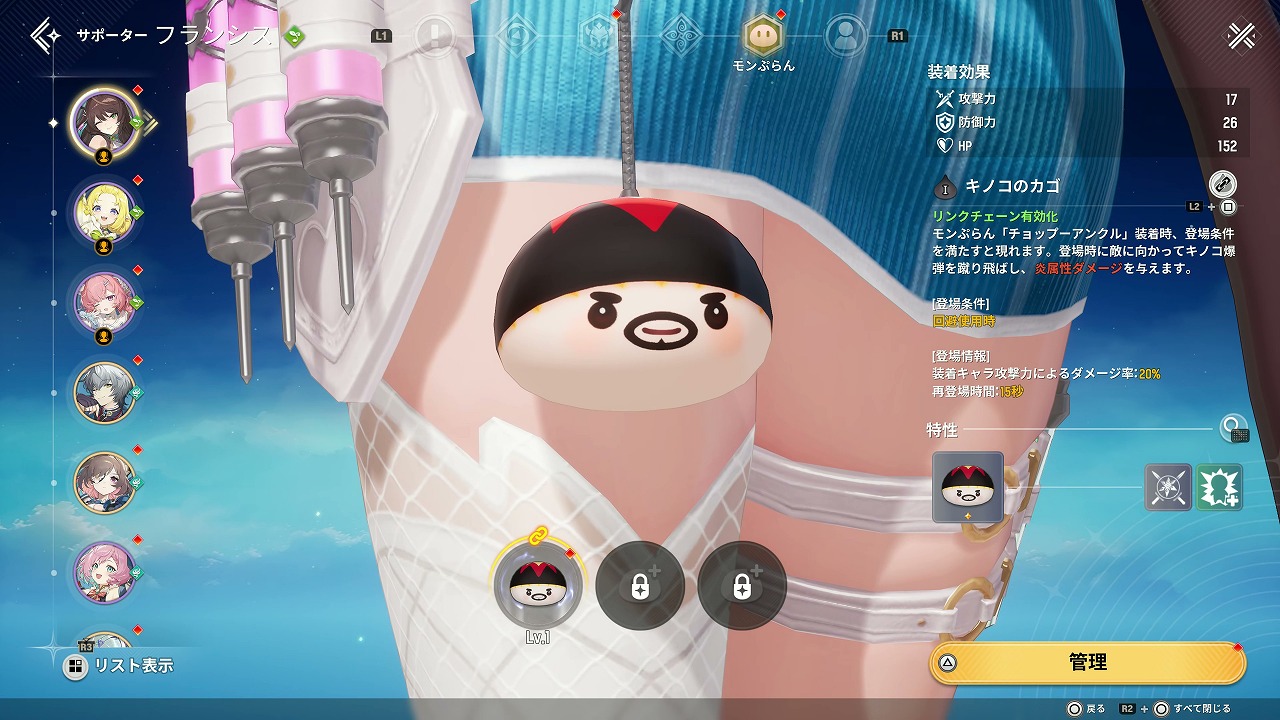Toggle the リスト表示 list view
Screen dimensions: 1280x720
pyautogui.click(x=118, y=666)
